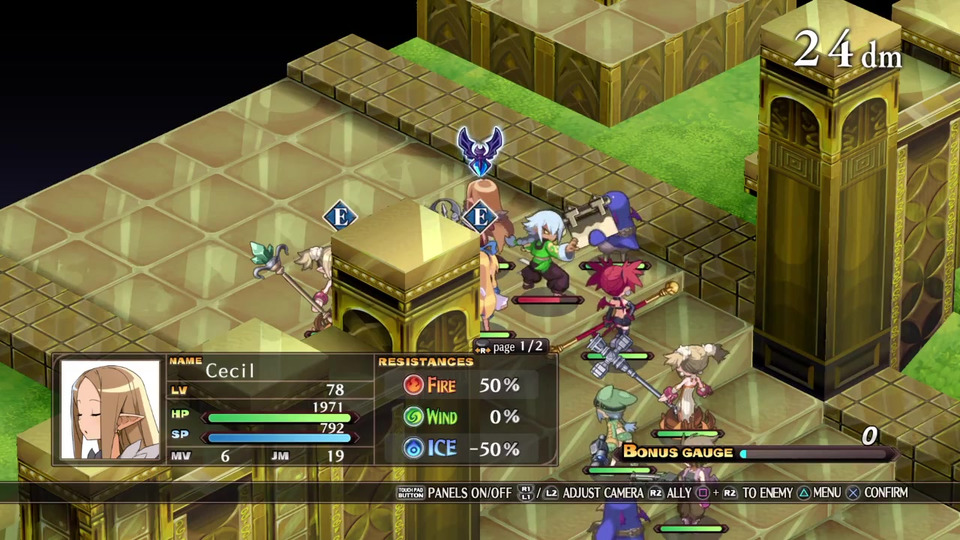Image resolution: width=960 pixels, height=540 pixels.
Task: Click Cecil's portrait in the status panel
Action: [x=110, y=410]
